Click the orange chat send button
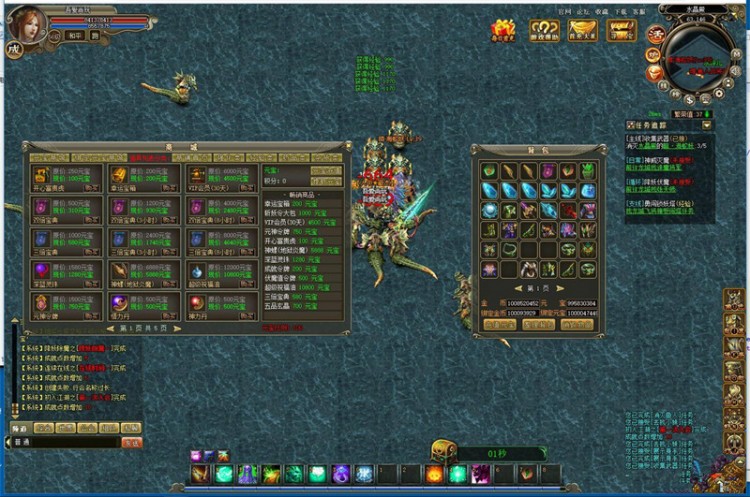The image size is (750, 497). 131,441
